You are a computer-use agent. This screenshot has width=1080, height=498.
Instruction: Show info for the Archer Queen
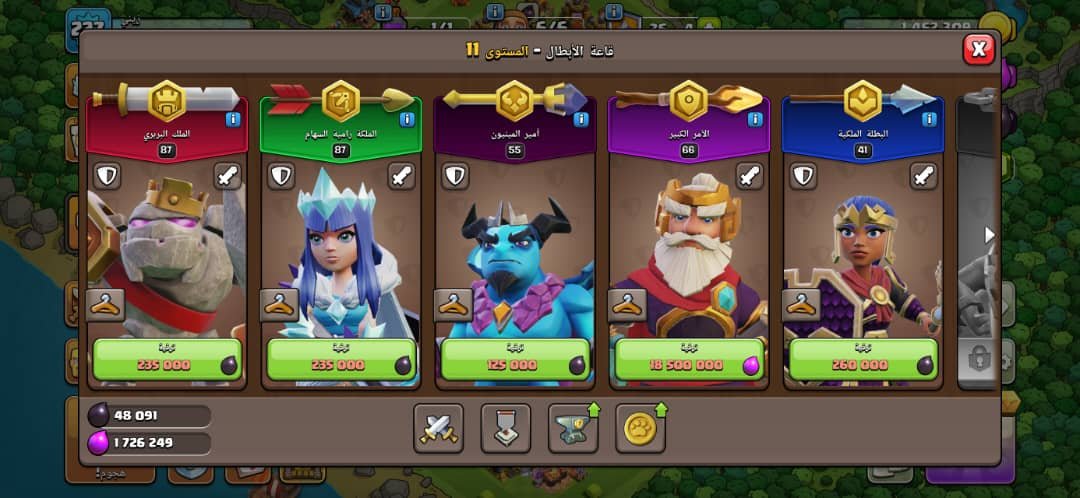tap(407, 119)
